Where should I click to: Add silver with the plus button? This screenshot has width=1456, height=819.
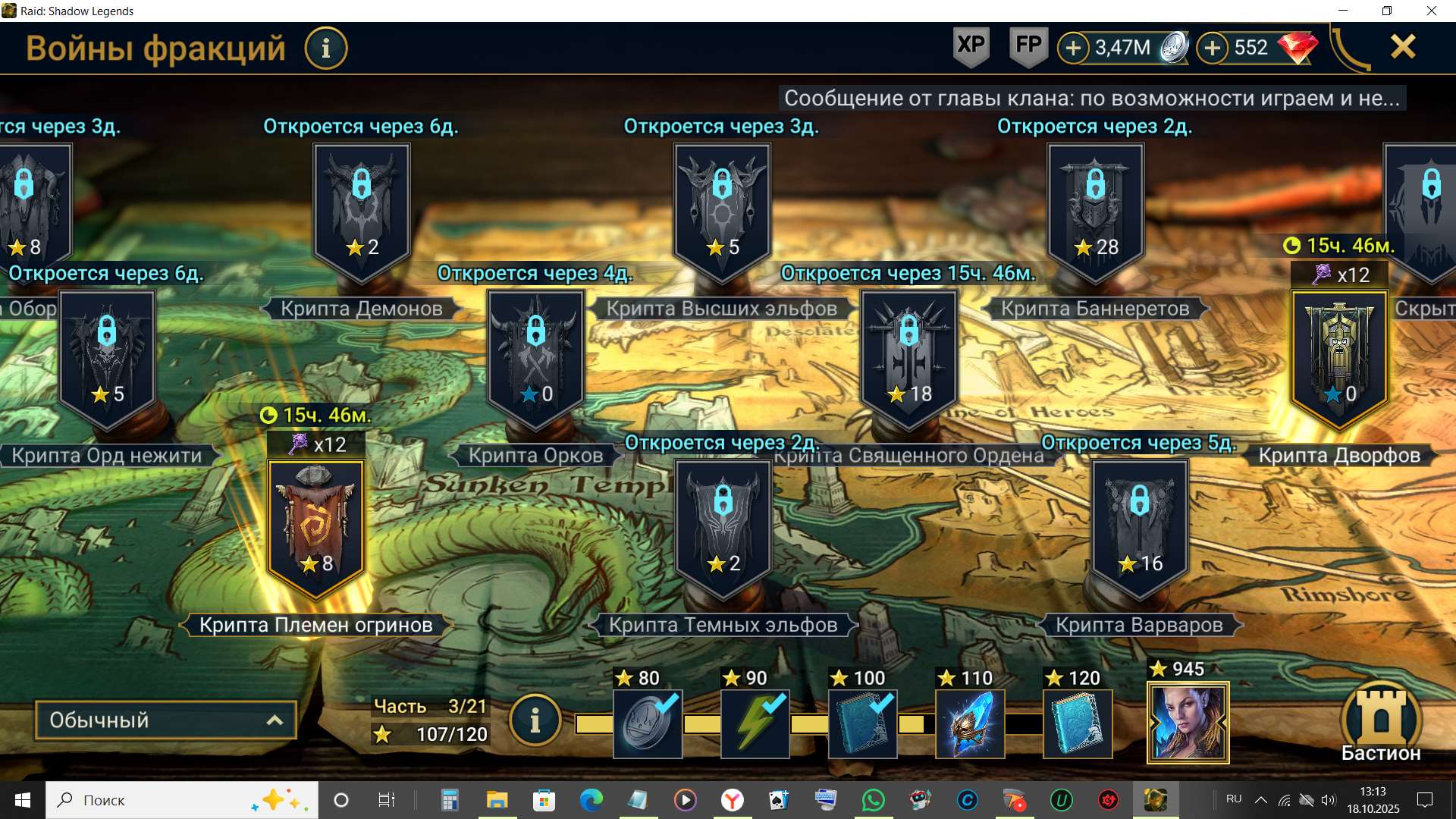click(1073, 49)
